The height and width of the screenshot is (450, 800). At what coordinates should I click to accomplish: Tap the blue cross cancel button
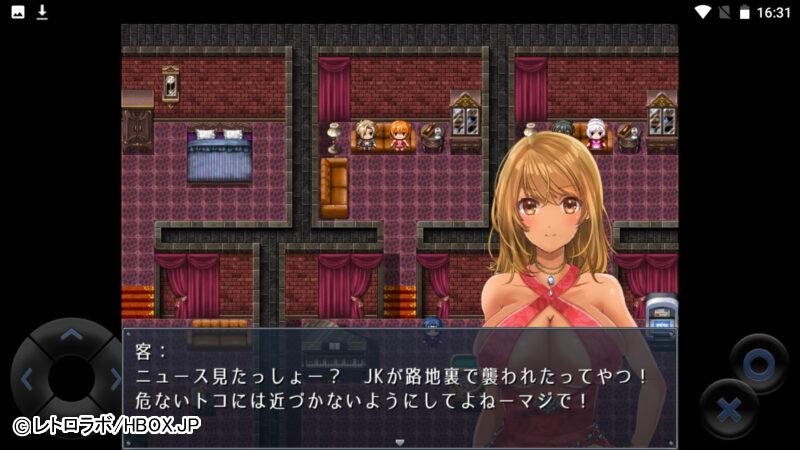click(x=729, y=409)
